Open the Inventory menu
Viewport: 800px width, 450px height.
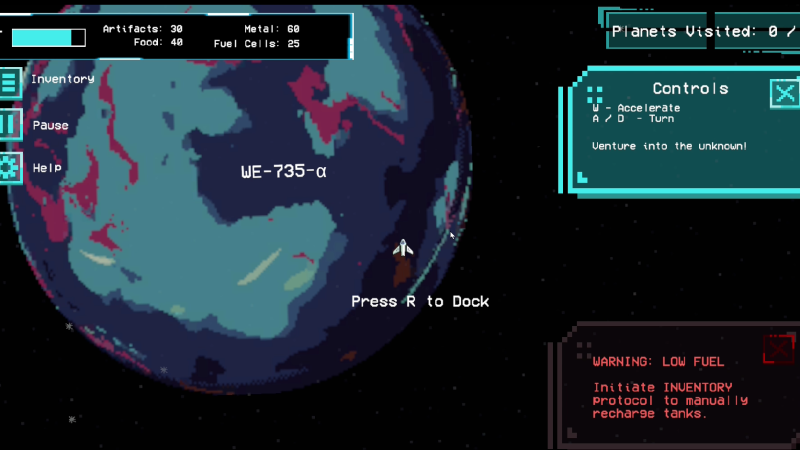coord(9,81)
